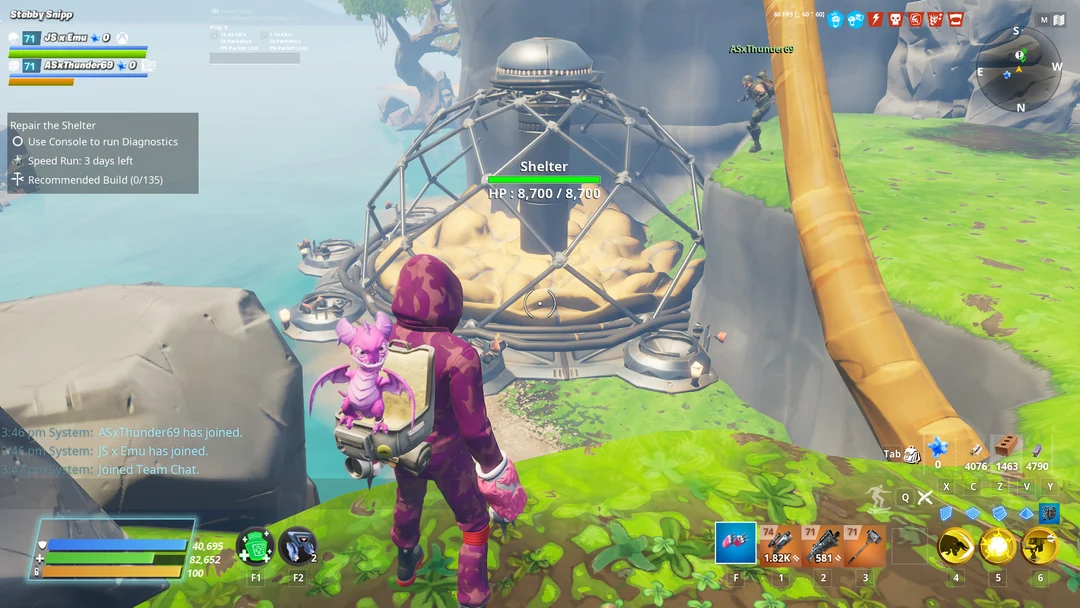
Task: Equip the level 74 rifle in hotbar
Action: 780,545
